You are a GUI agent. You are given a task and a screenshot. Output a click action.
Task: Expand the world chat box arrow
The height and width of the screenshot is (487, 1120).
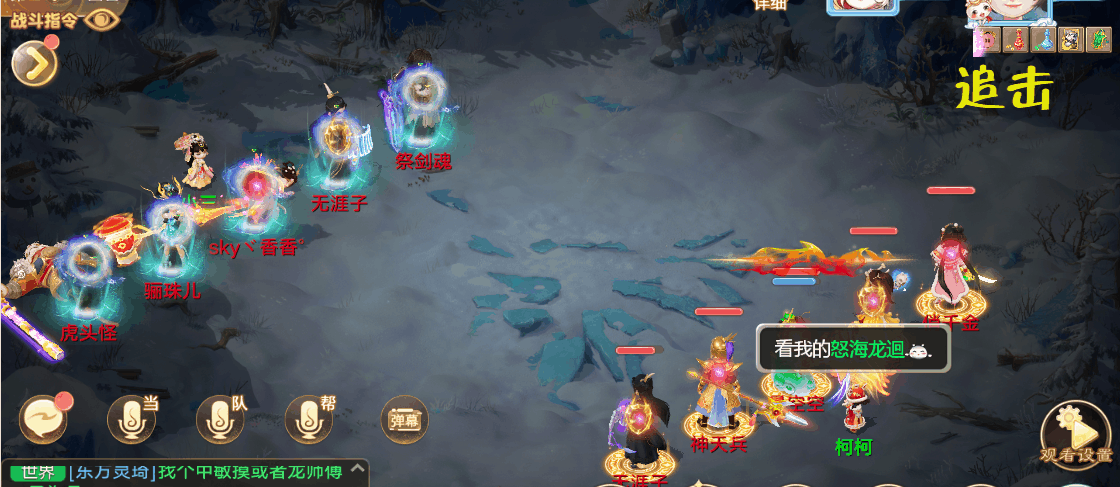(357, 469)
